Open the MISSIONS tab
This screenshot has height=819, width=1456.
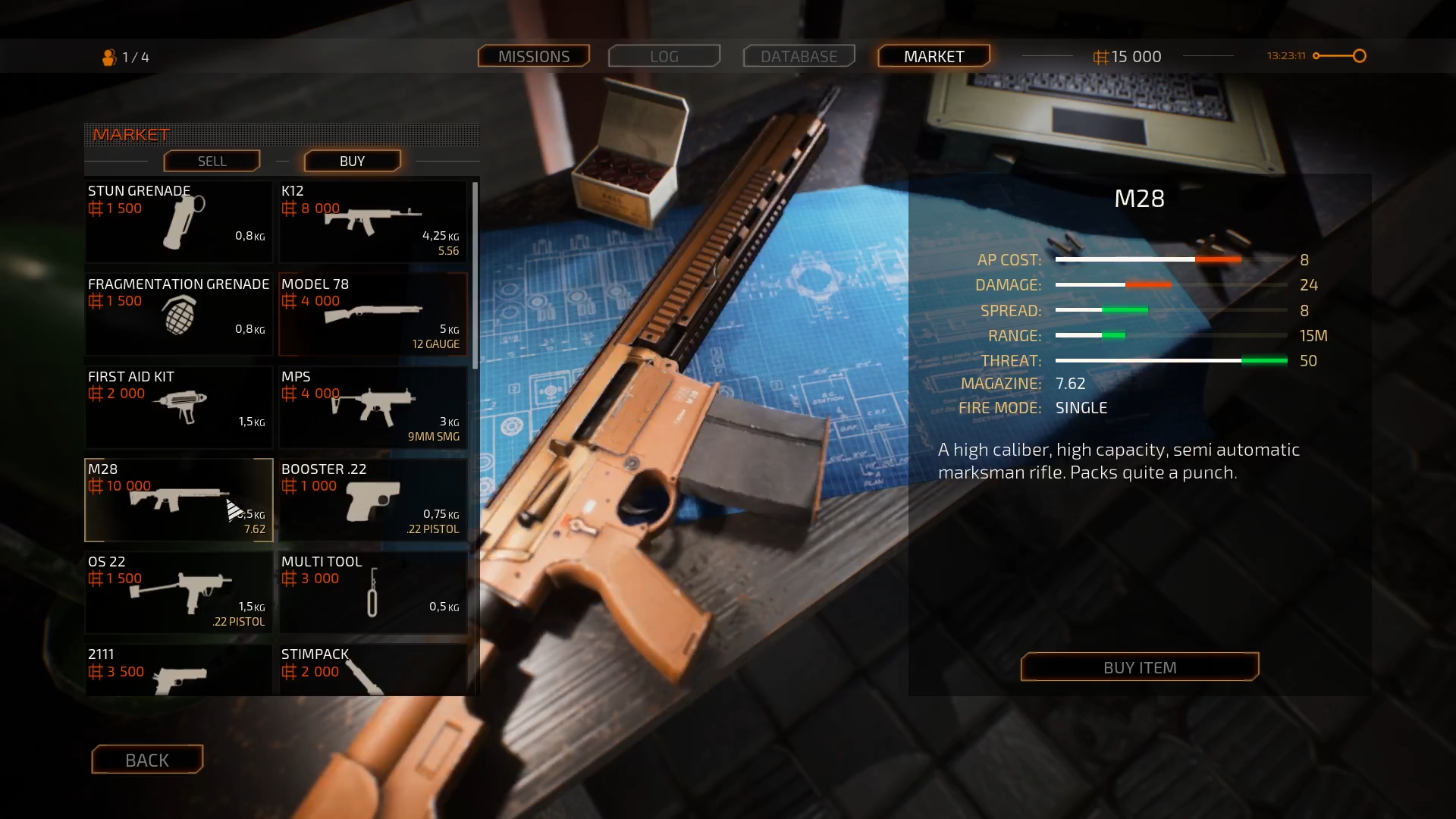click(533, 55)
